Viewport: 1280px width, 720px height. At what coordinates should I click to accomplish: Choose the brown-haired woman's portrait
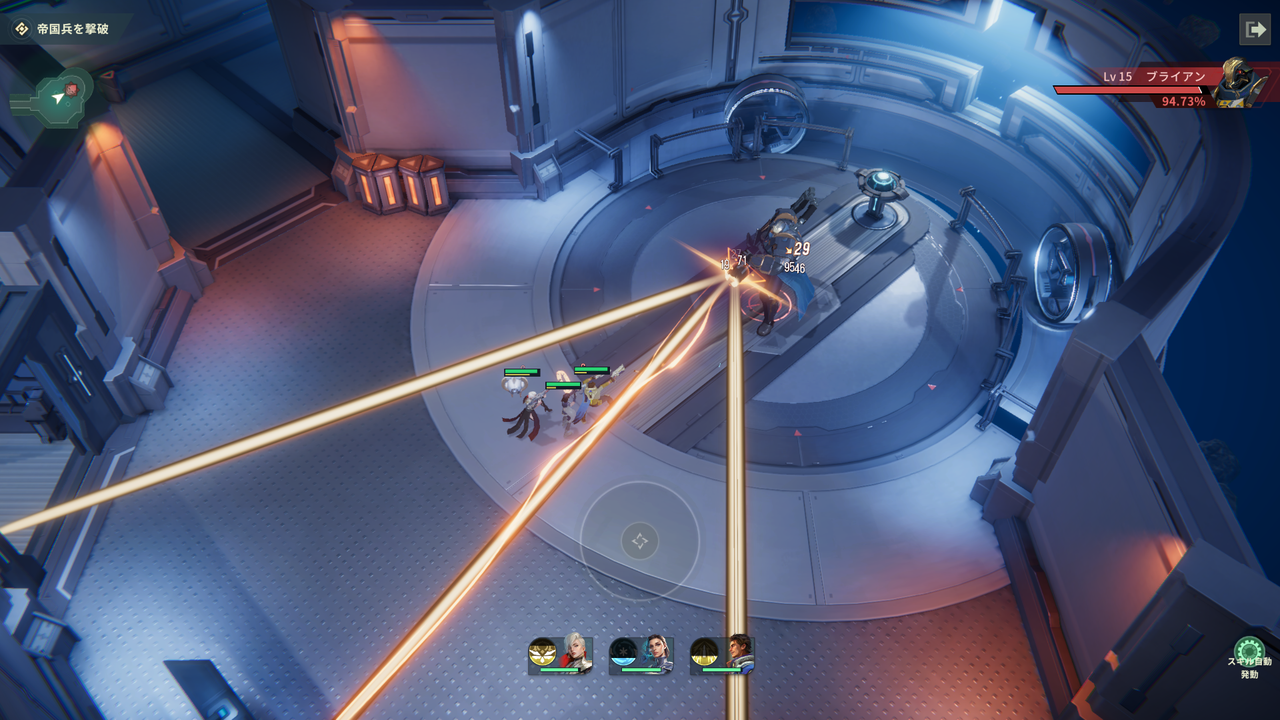tap(657, 652)
